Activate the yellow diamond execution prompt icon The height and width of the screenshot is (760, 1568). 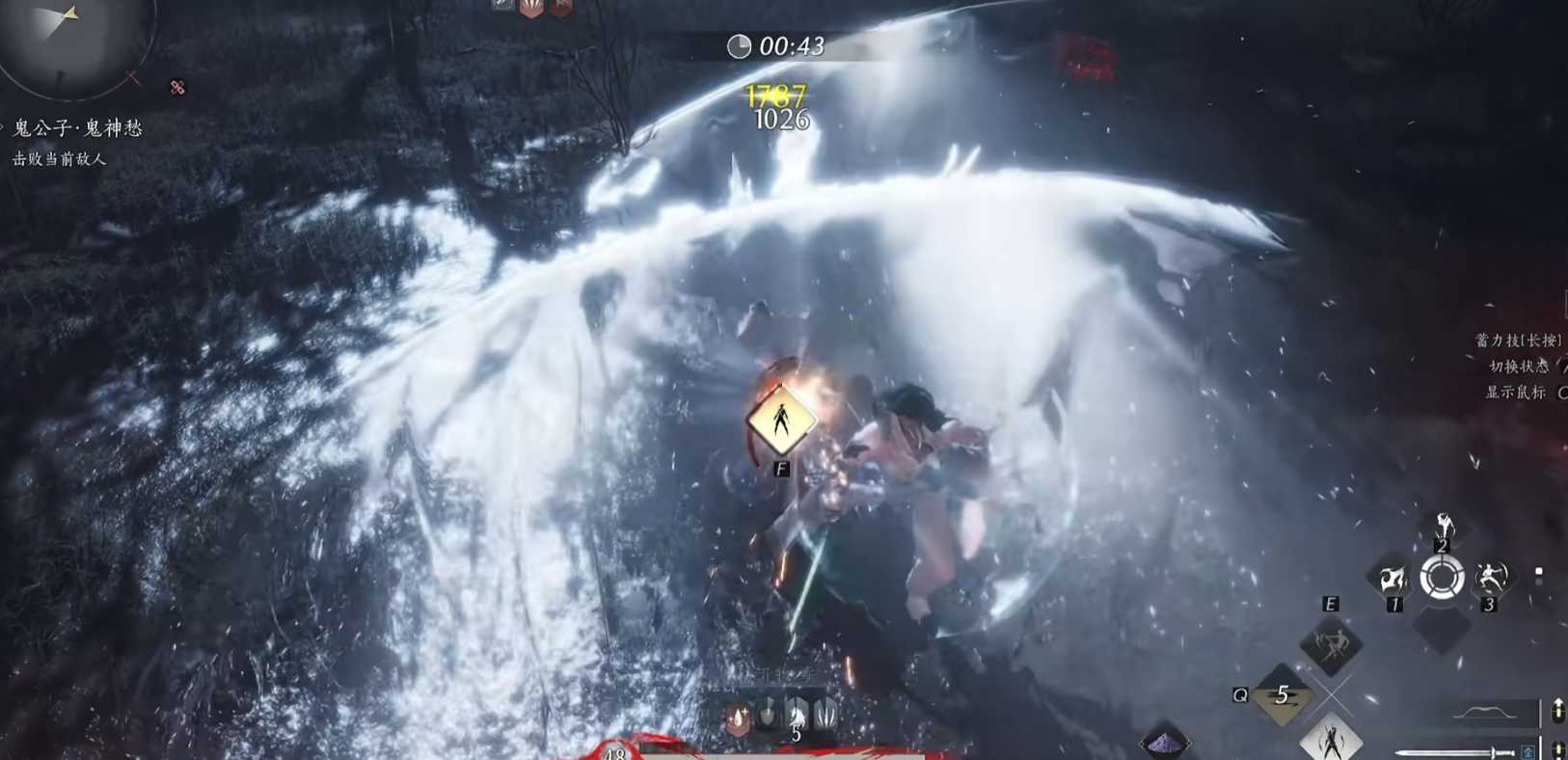(x=780, y=420)
